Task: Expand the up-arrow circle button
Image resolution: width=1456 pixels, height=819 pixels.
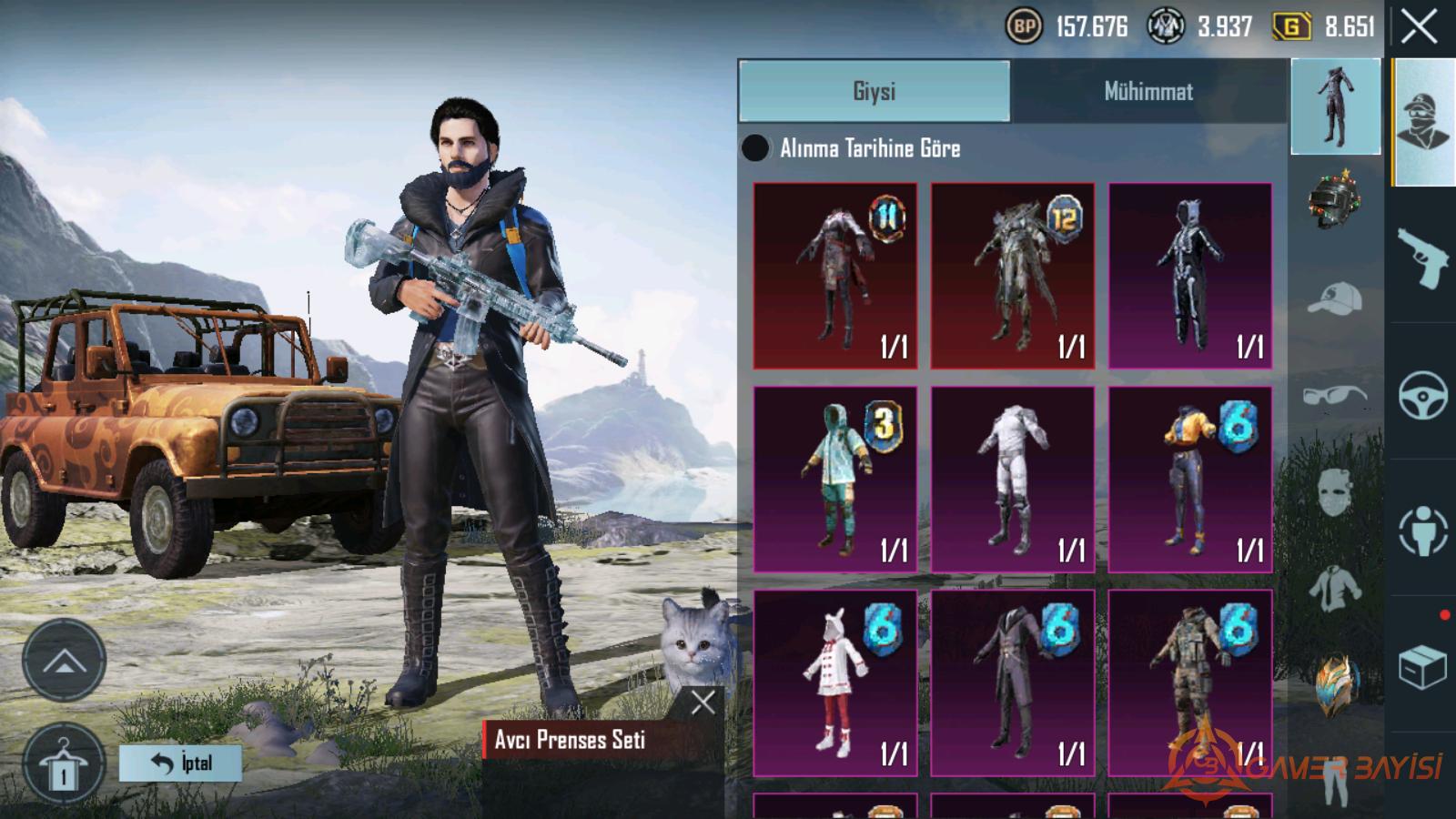Action: click(63, 661)
